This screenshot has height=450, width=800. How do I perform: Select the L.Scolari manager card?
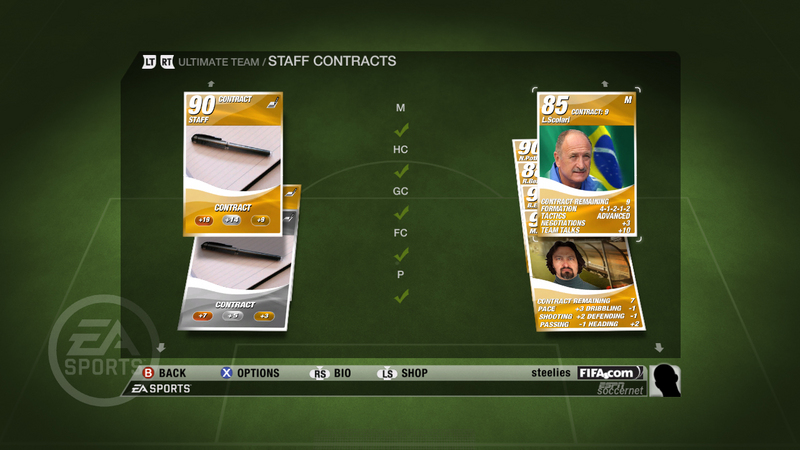click(x=589, y=163)
